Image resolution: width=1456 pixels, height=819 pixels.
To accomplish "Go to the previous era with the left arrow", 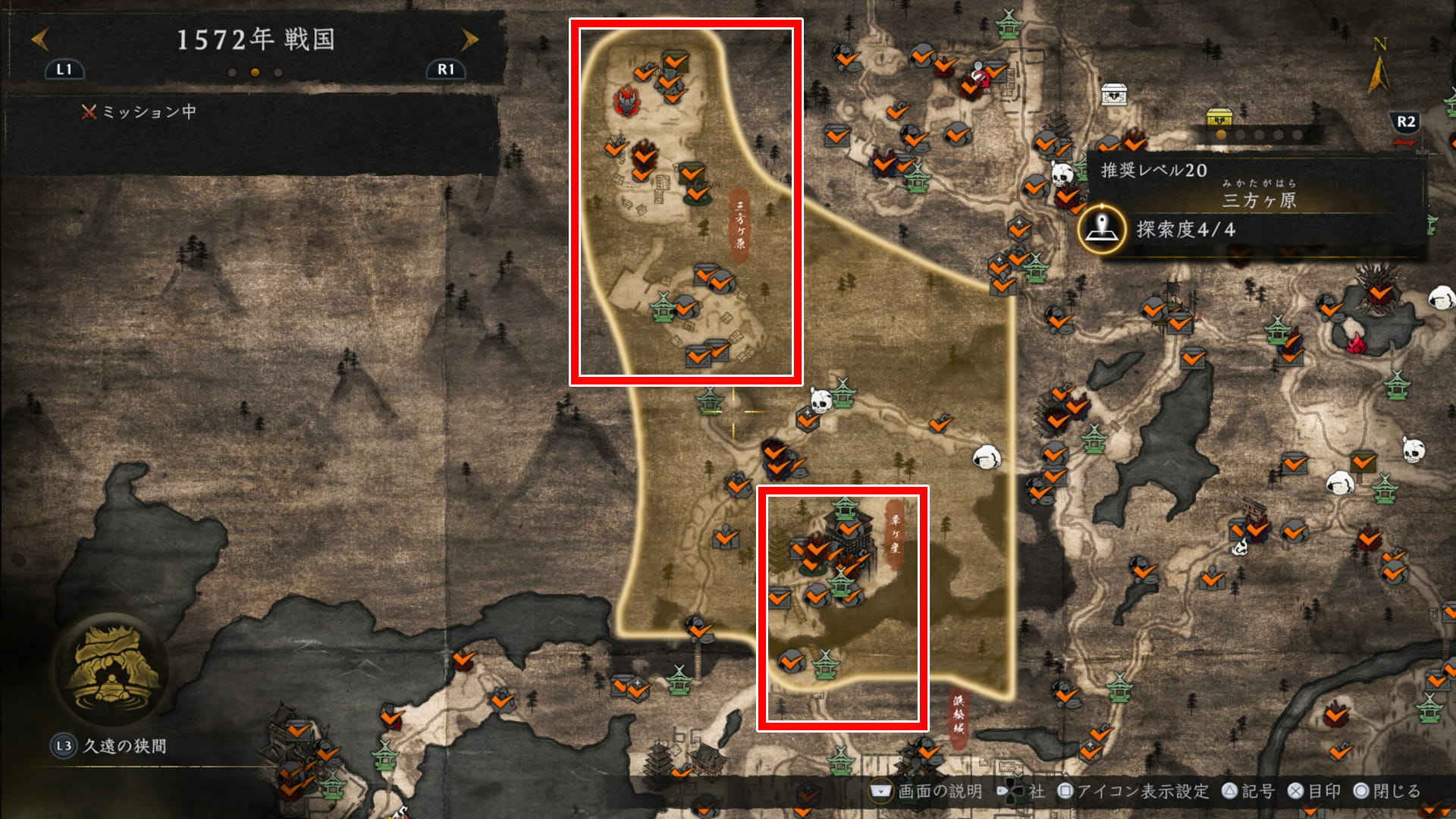I will click(x=39, y=39).
